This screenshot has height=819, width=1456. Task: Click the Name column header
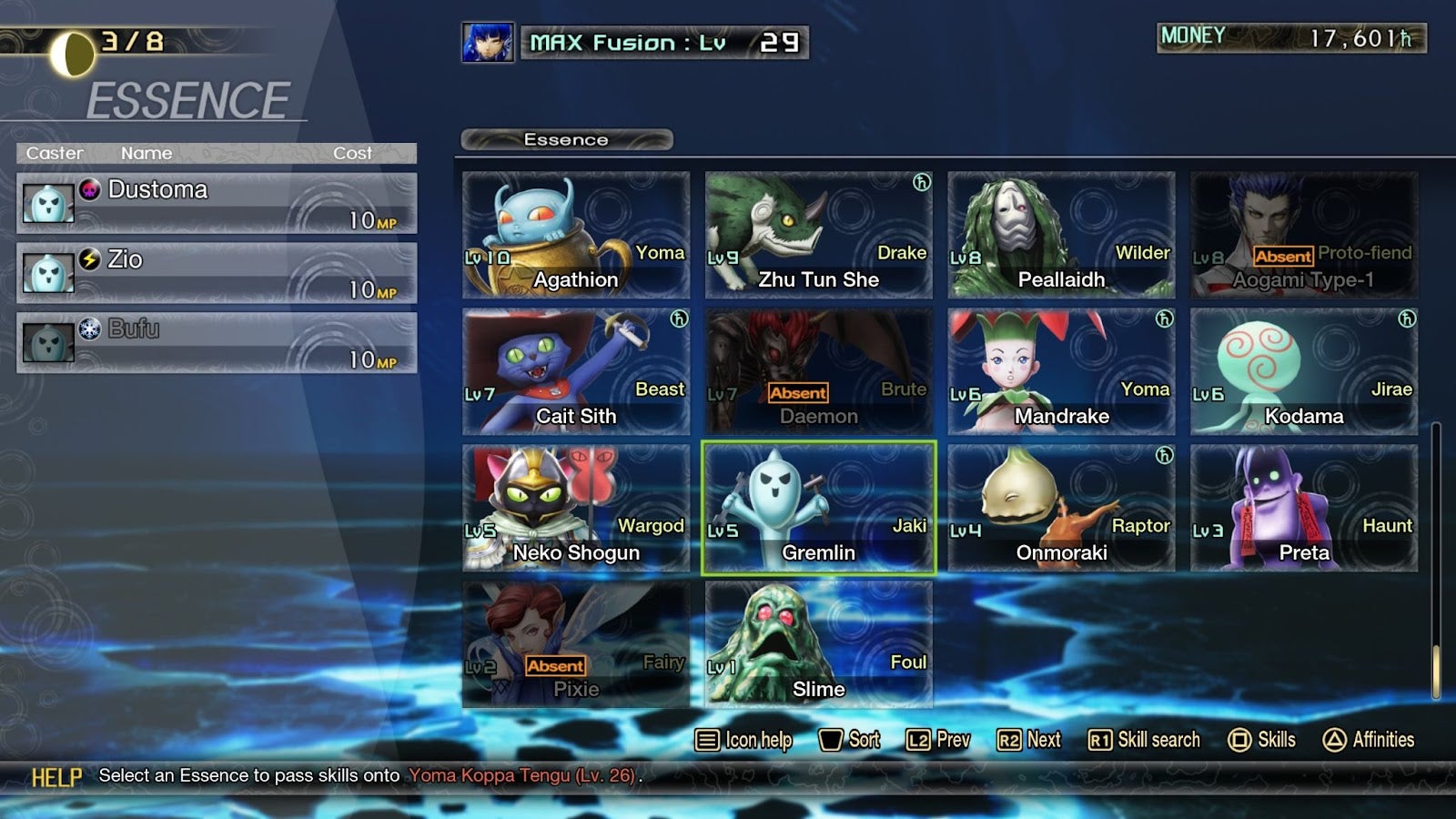click(147, 153)
